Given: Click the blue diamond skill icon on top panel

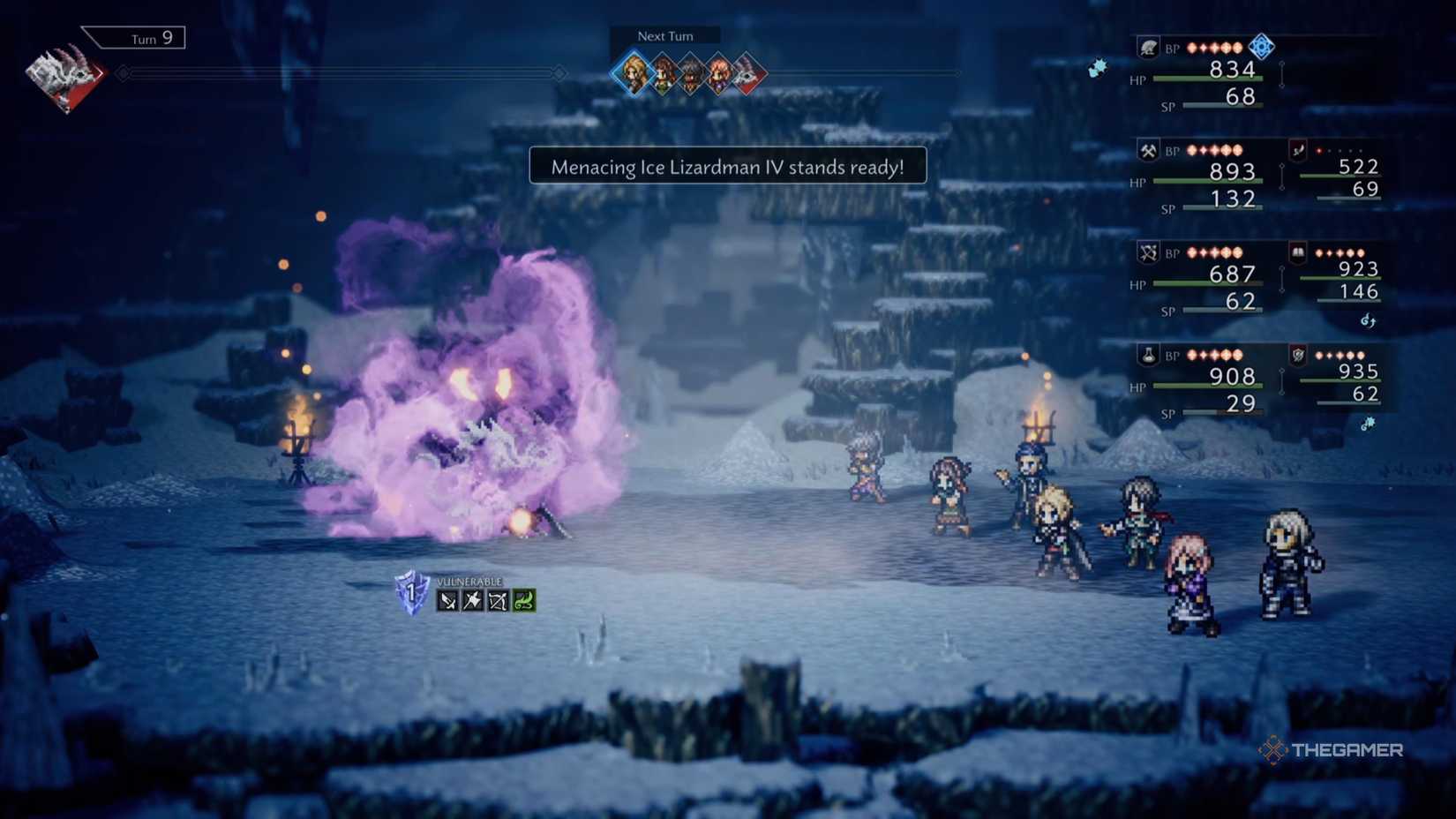Looking at the screenshot, I should pos(1260,47).
